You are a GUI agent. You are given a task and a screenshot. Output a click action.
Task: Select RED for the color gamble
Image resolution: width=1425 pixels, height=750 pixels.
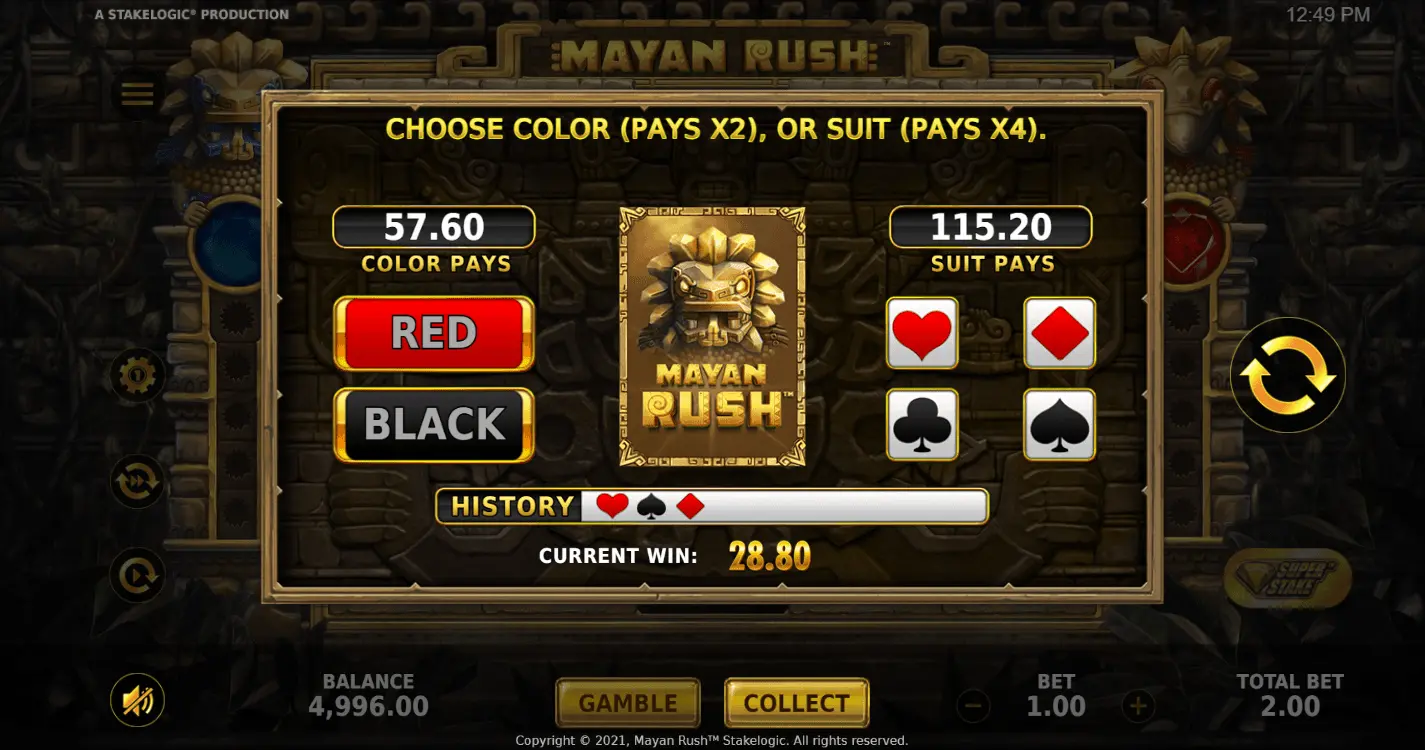click(433, 332)
